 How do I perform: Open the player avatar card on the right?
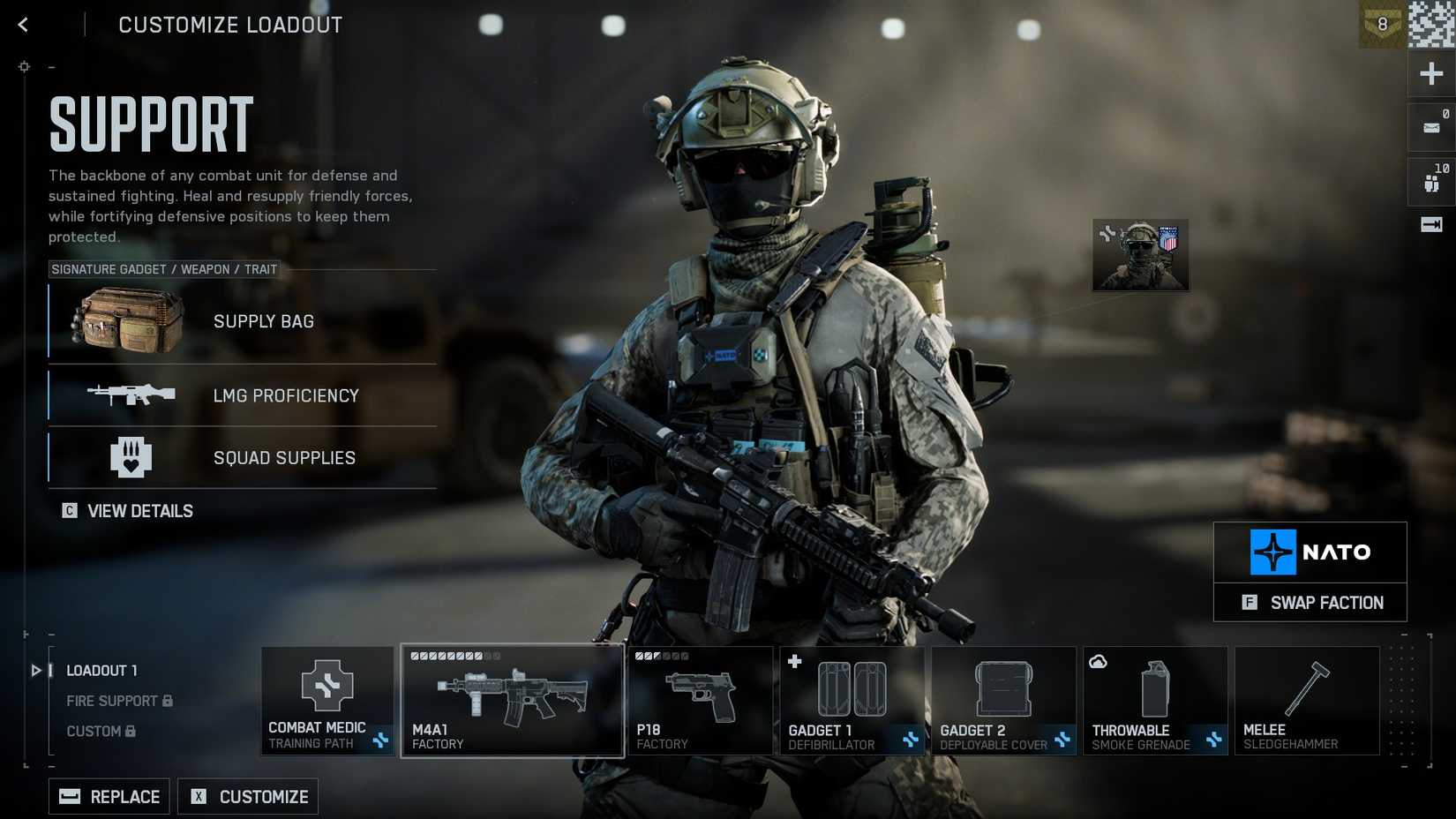tap(1140, 255)
